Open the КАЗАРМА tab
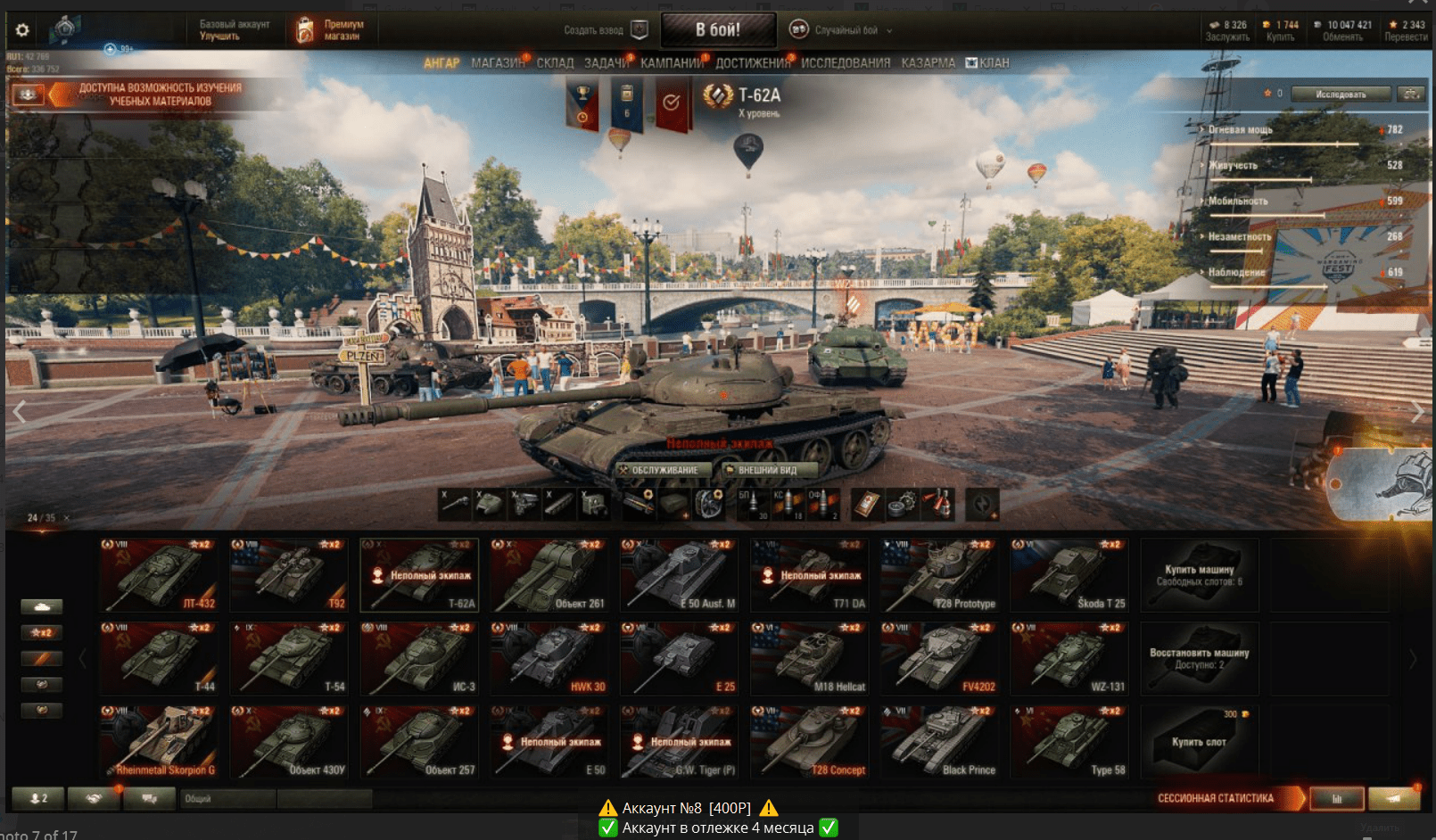 click(928, 63)
